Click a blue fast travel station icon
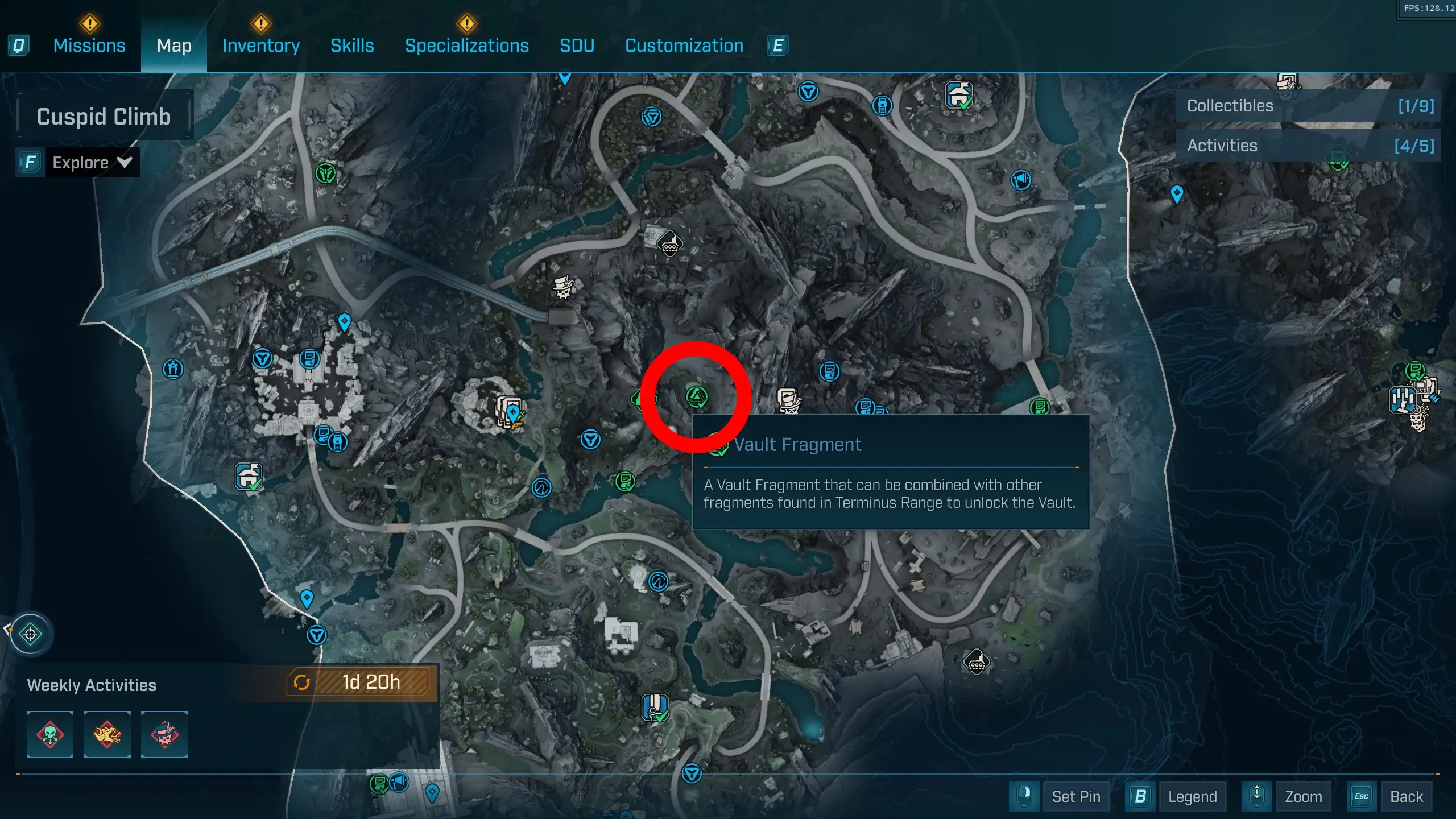Viewport: 1456px width, 819px height. [x=590, y=439]
